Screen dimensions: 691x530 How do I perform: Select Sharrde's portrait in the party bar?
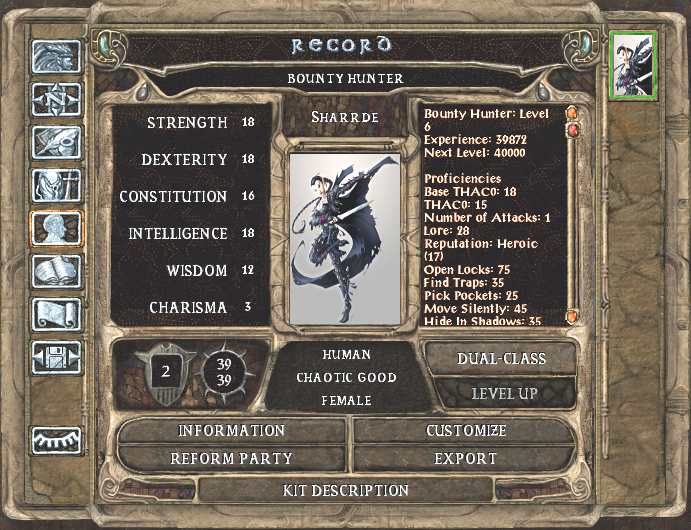pyautogui.click(x=633, y=65)
